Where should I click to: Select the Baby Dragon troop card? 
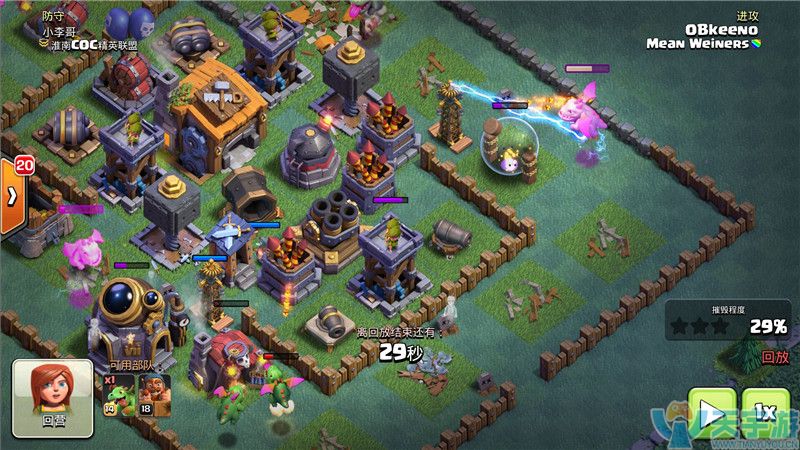pyautogui.click(x=118, y=394)
